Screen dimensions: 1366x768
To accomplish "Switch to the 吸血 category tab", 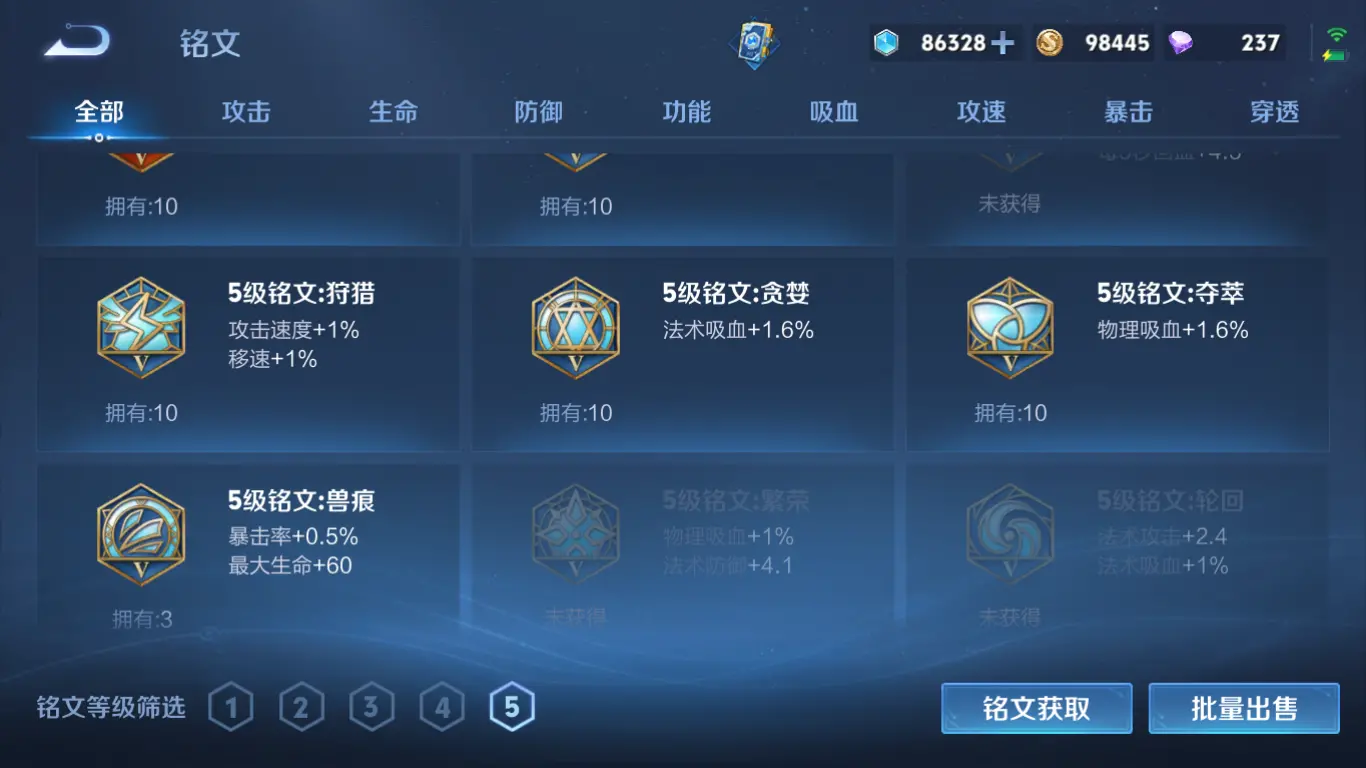I will 831,112.
